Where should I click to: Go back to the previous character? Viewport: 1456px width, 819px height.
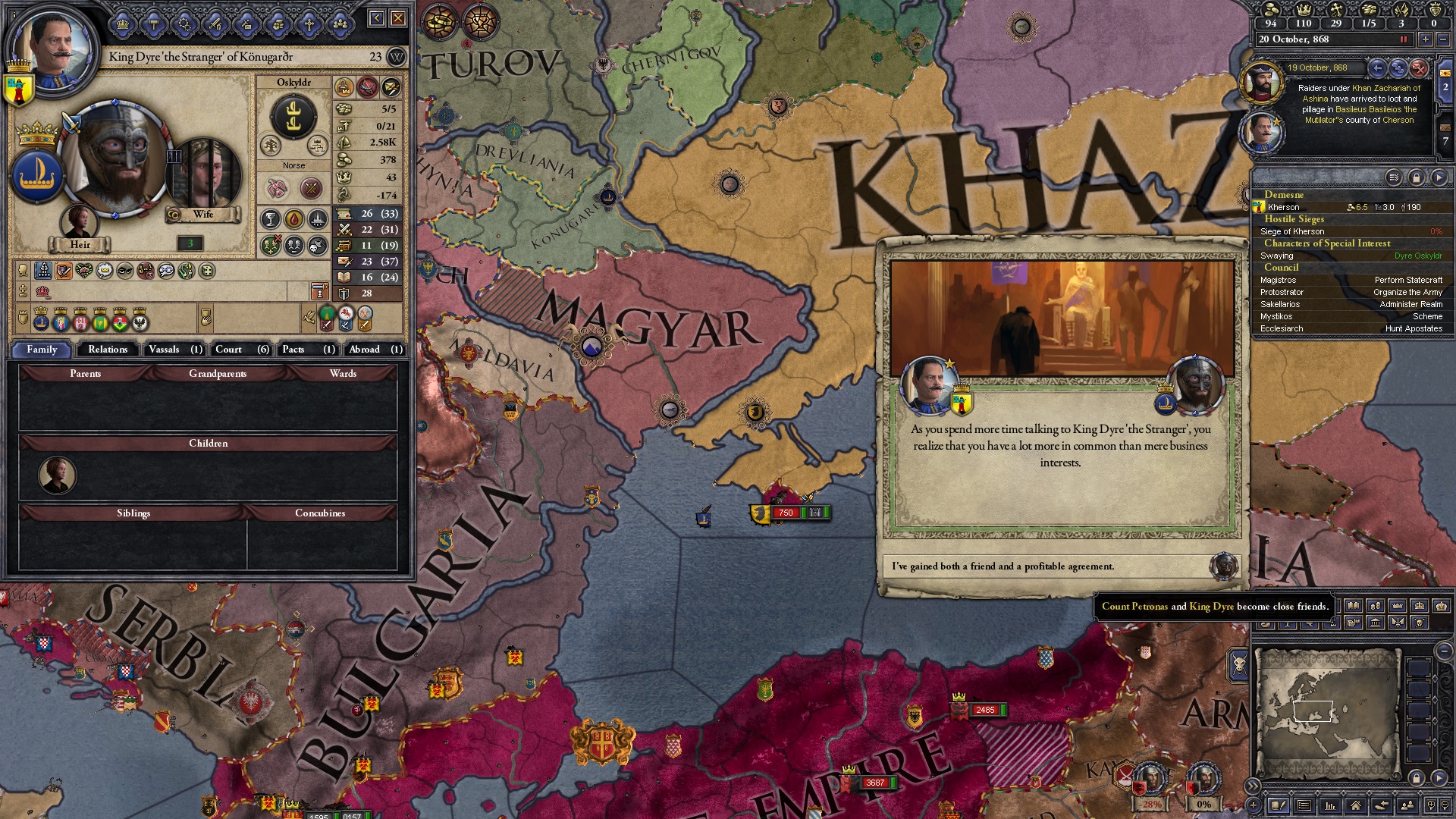376,18
